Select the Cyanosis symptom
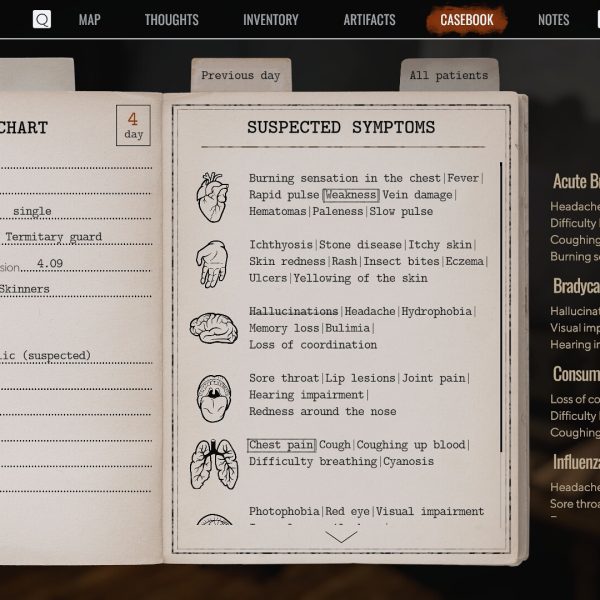Image resolution: width=600 pixels, height=600 pixels. coord(409,462)
